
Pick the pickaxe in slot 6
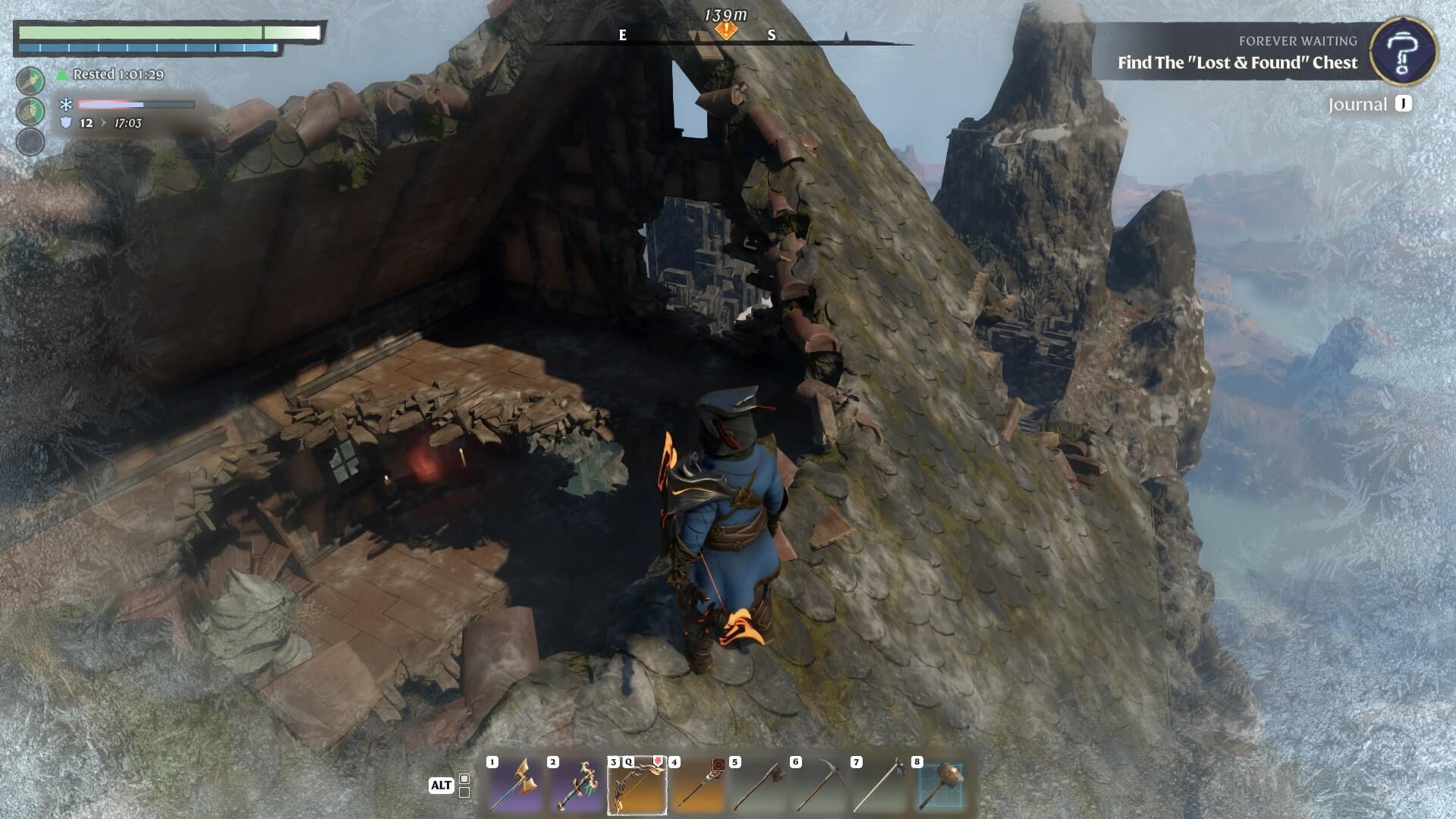pos(819,786)
